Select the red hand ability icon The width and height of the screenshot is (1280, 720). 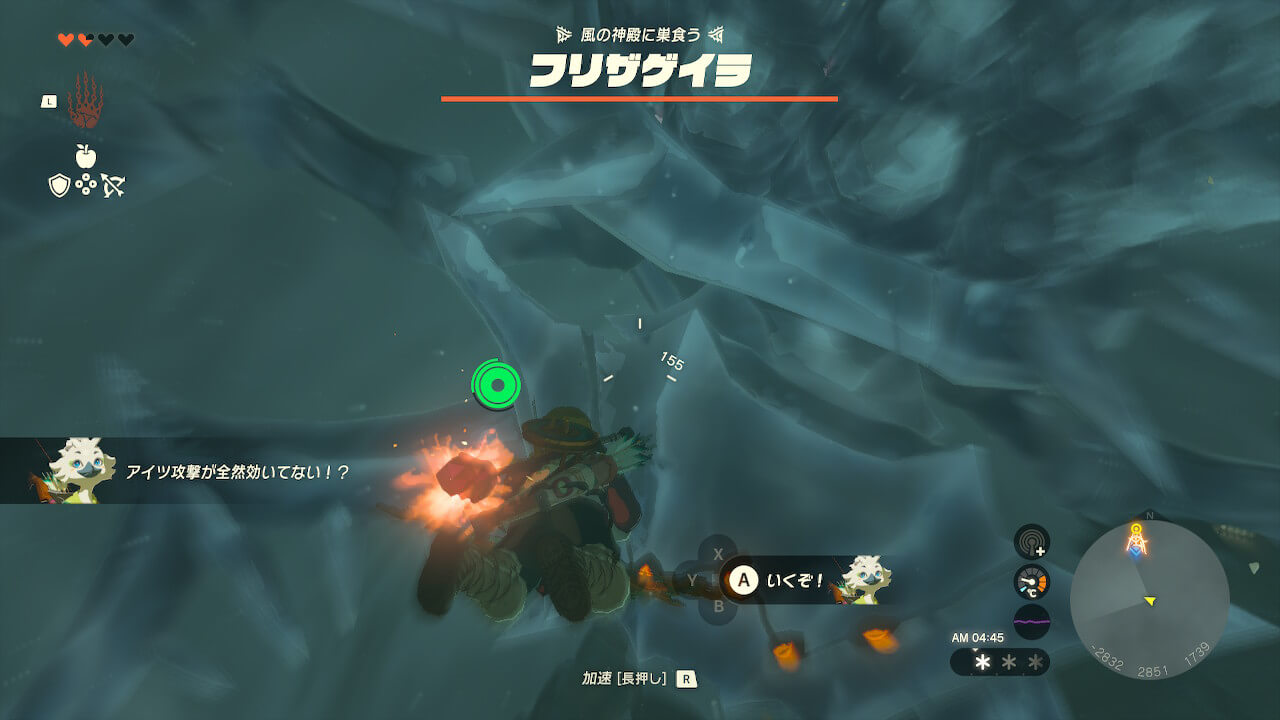pyautogui.click(x=85, y=100)
